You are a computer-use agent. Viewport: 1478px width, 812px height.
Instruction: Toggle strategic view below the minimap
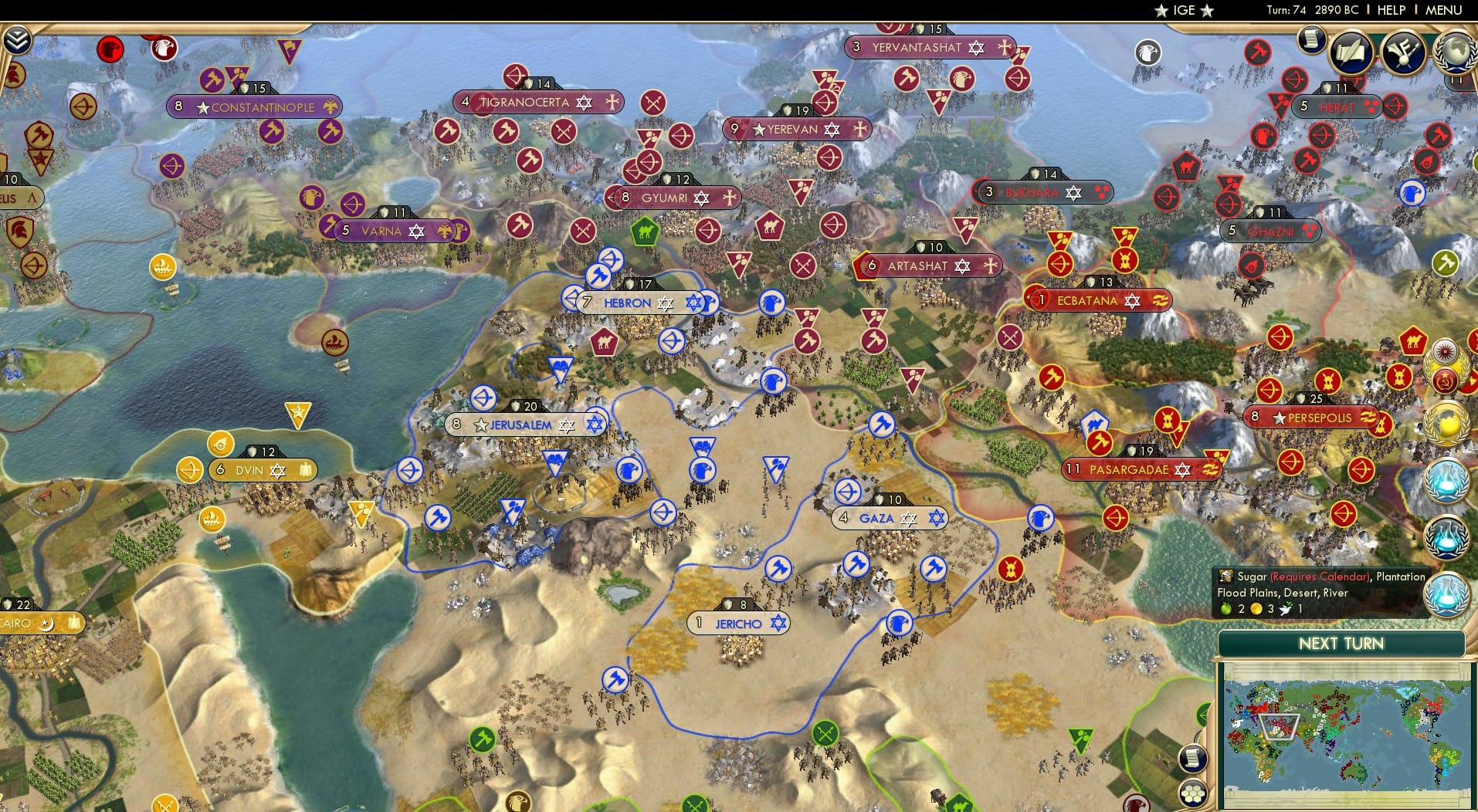(1192, 793)
